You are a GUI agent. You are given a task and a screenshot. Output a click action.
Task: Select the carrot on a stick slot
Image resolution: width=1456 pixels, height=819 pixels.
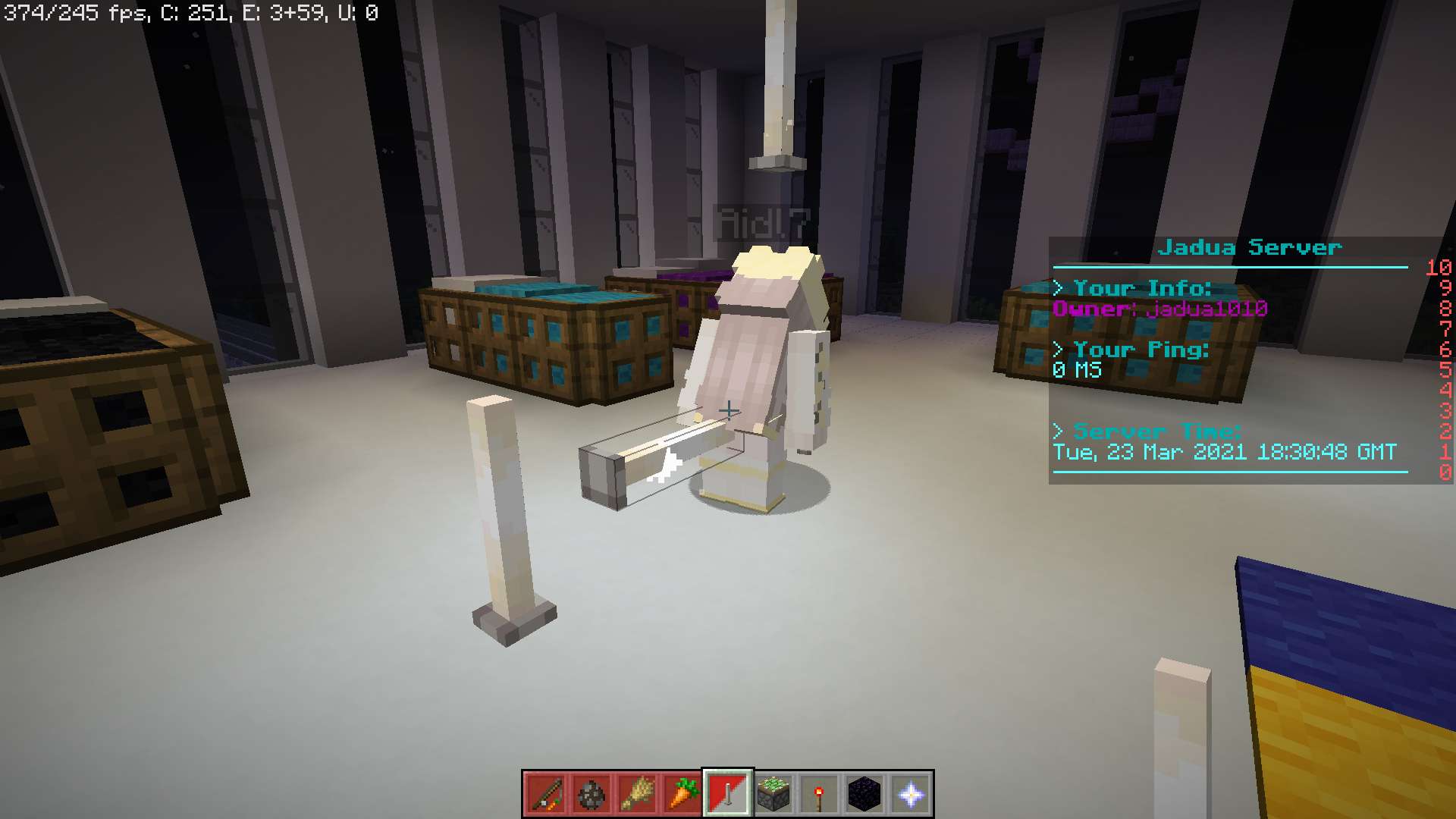point(546,794)
